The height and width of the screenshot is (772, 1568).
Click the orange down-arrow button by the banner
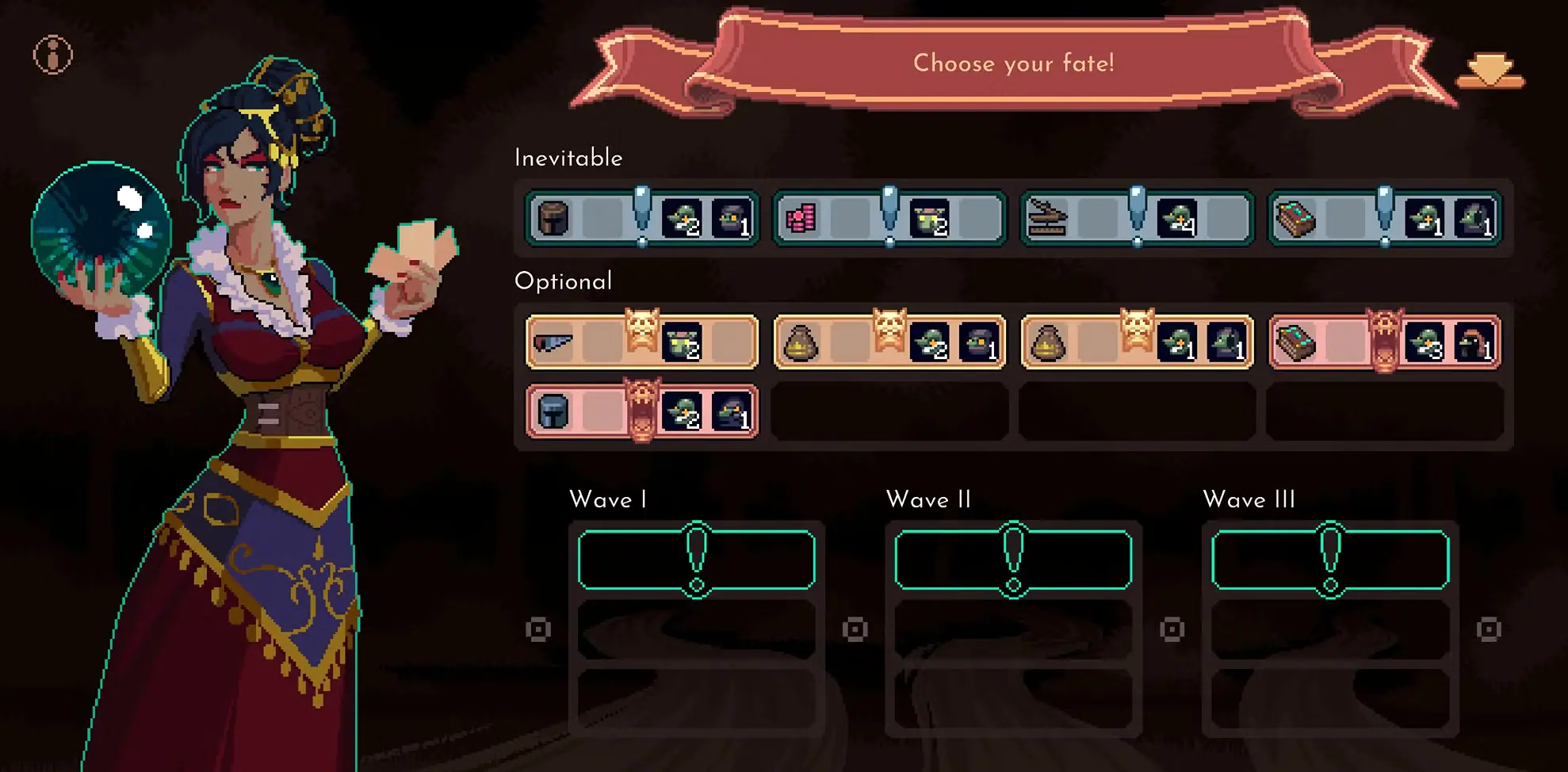(1490, 71)
